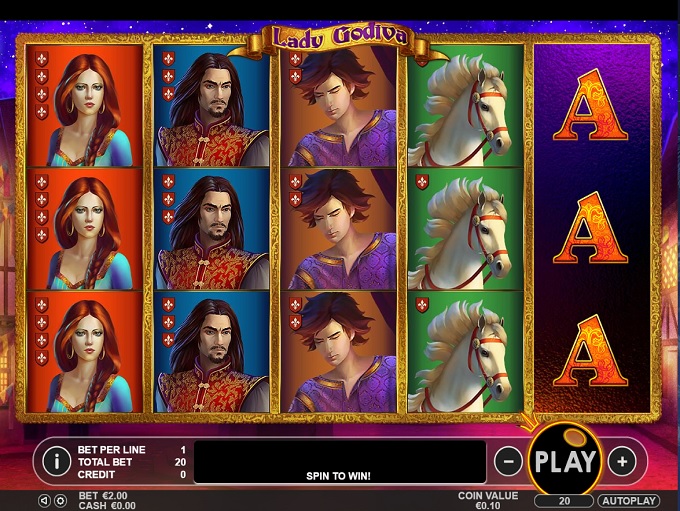Open the game info paytable
680x511 pixels.
[58, 461]
